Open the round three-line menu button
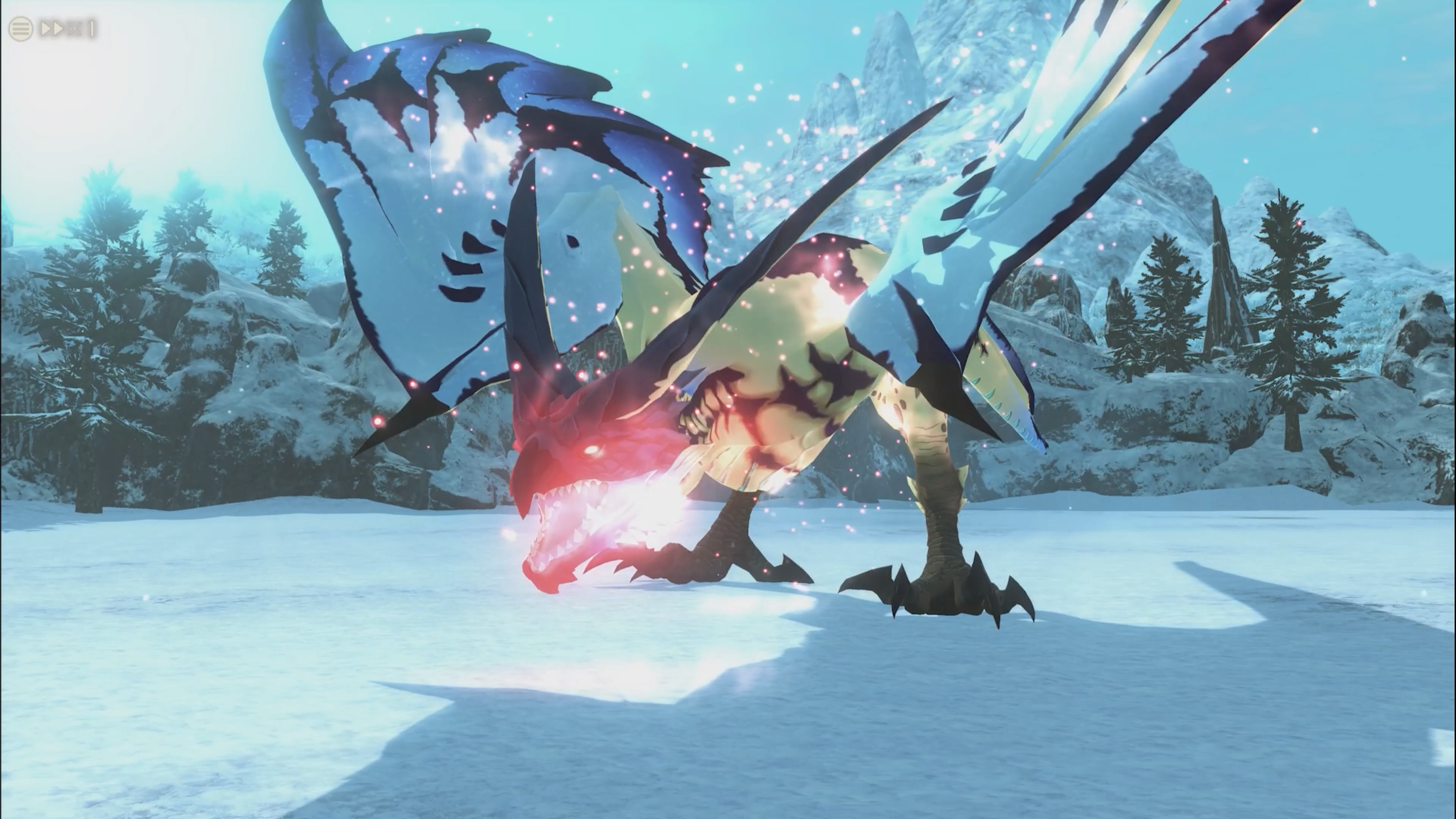Viewport: 1456px width, 819px height. [20, 28]
